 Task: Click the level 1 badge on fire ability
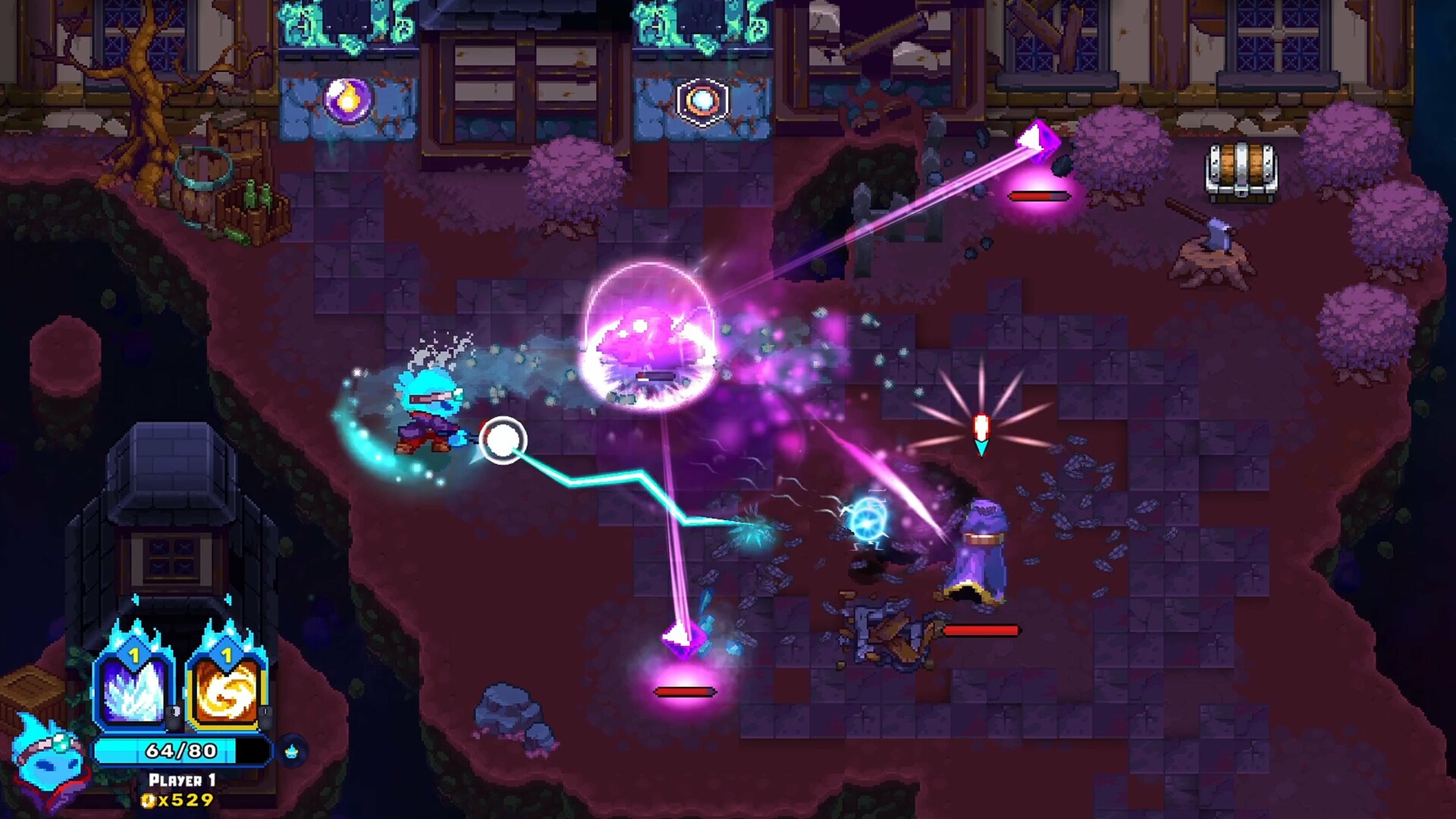pos(226,654)
